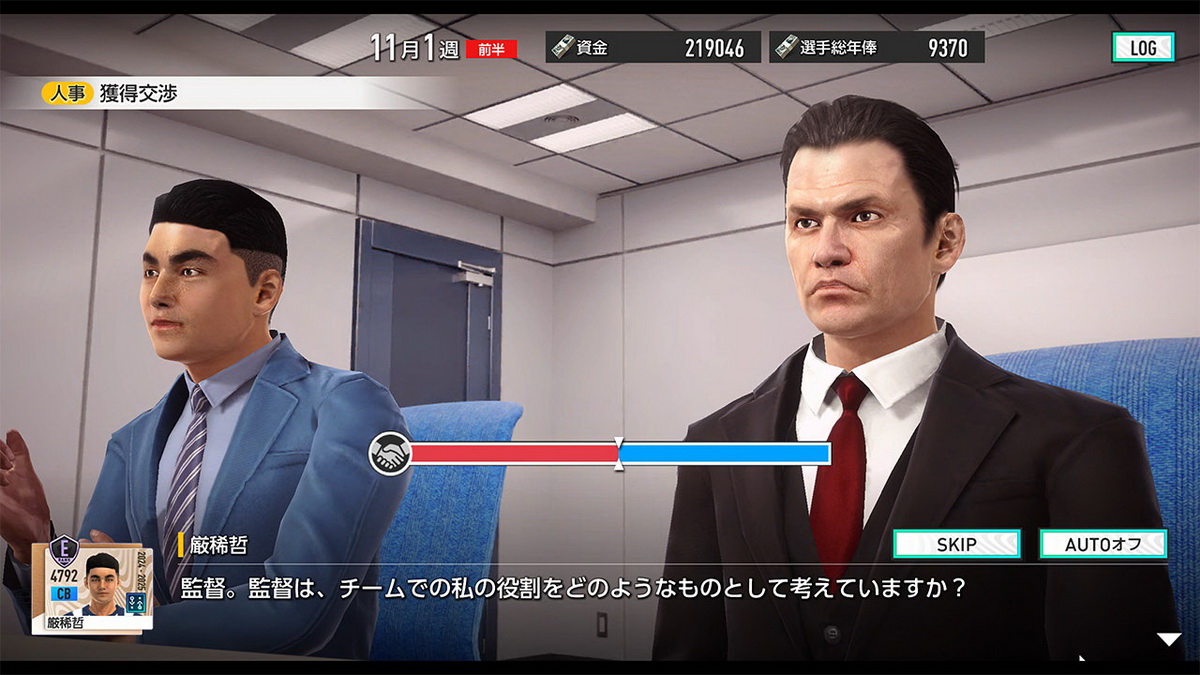Toggle the AUTOオフ auto-advance button
This screenshot has width=1200, height=675.
pyautogui.click(x=1103, y=544)
